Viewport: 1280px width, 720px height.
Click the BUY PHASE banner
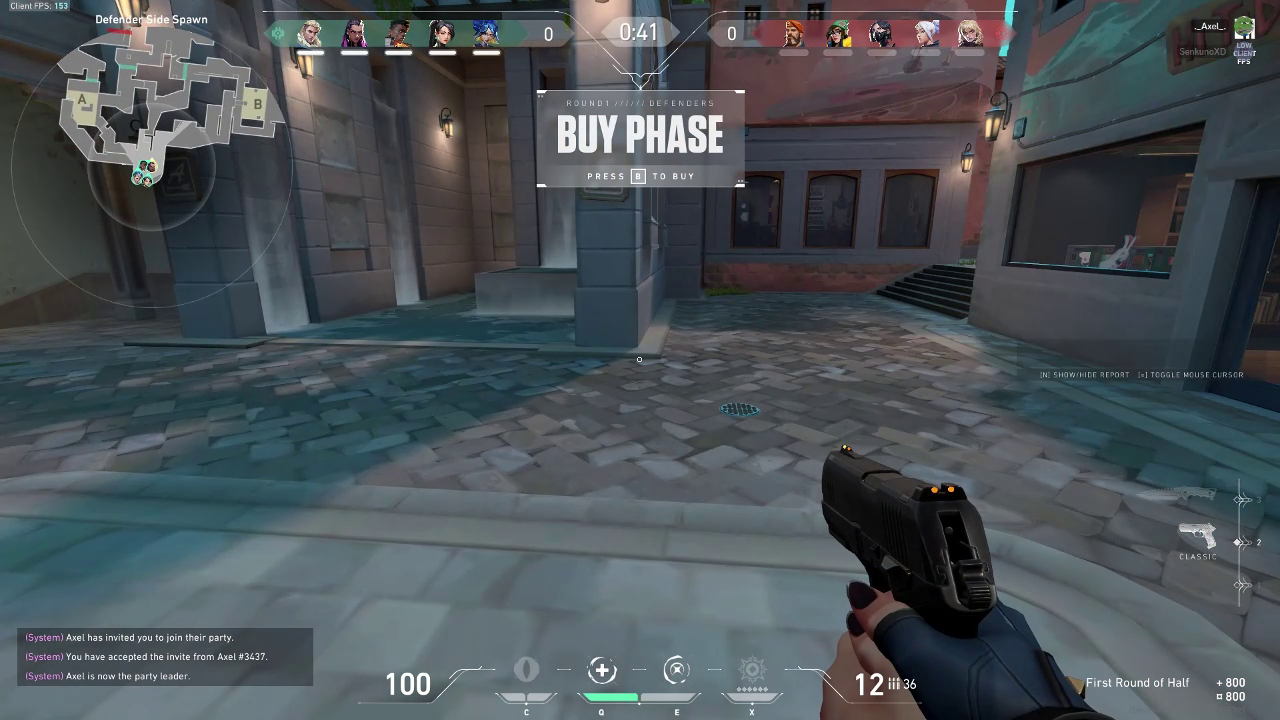coord(640,134)
